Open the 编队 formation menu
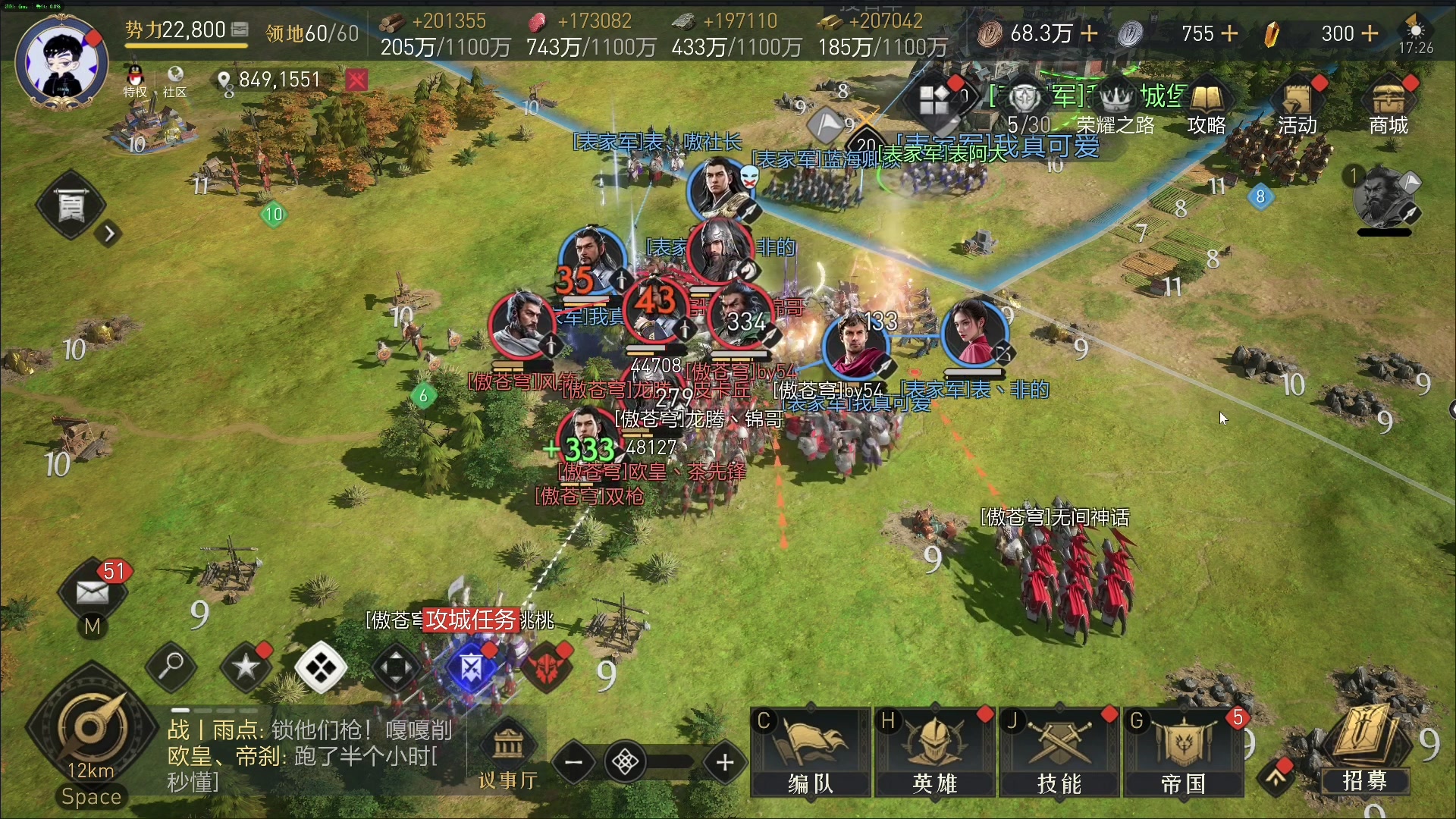 pos(810,752)
